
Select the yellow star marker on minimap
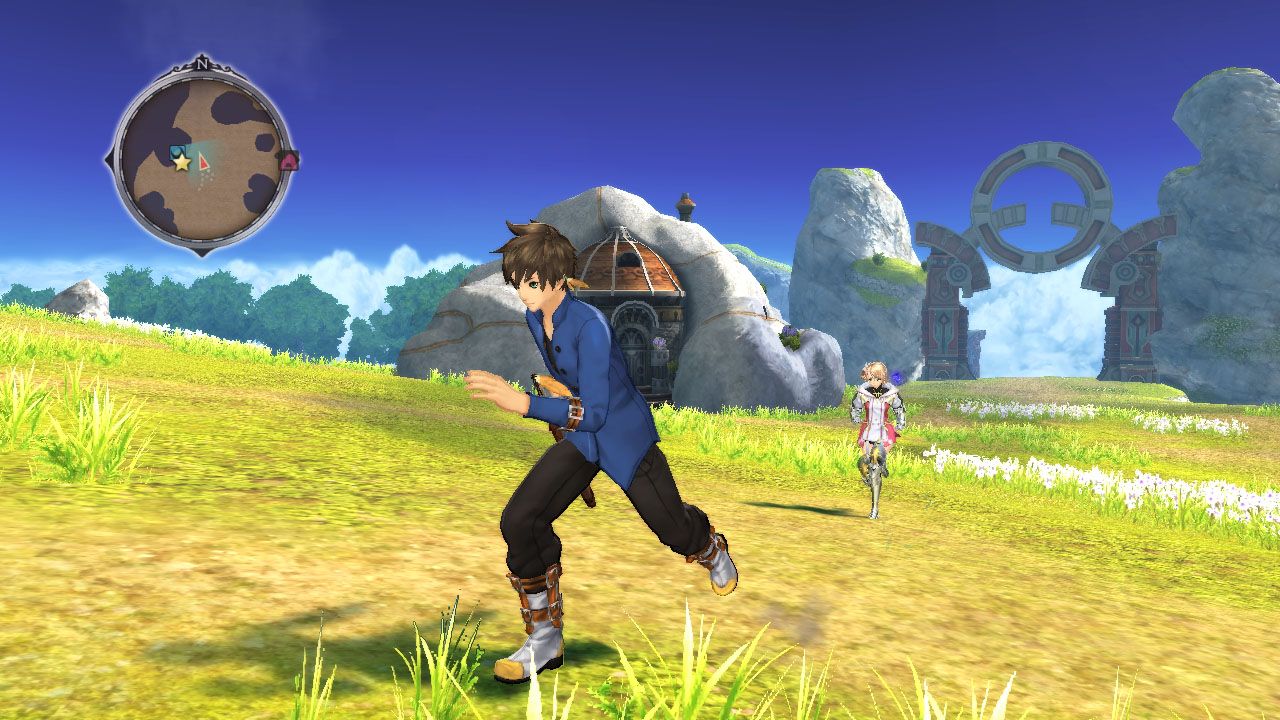(x=181, y=162)
